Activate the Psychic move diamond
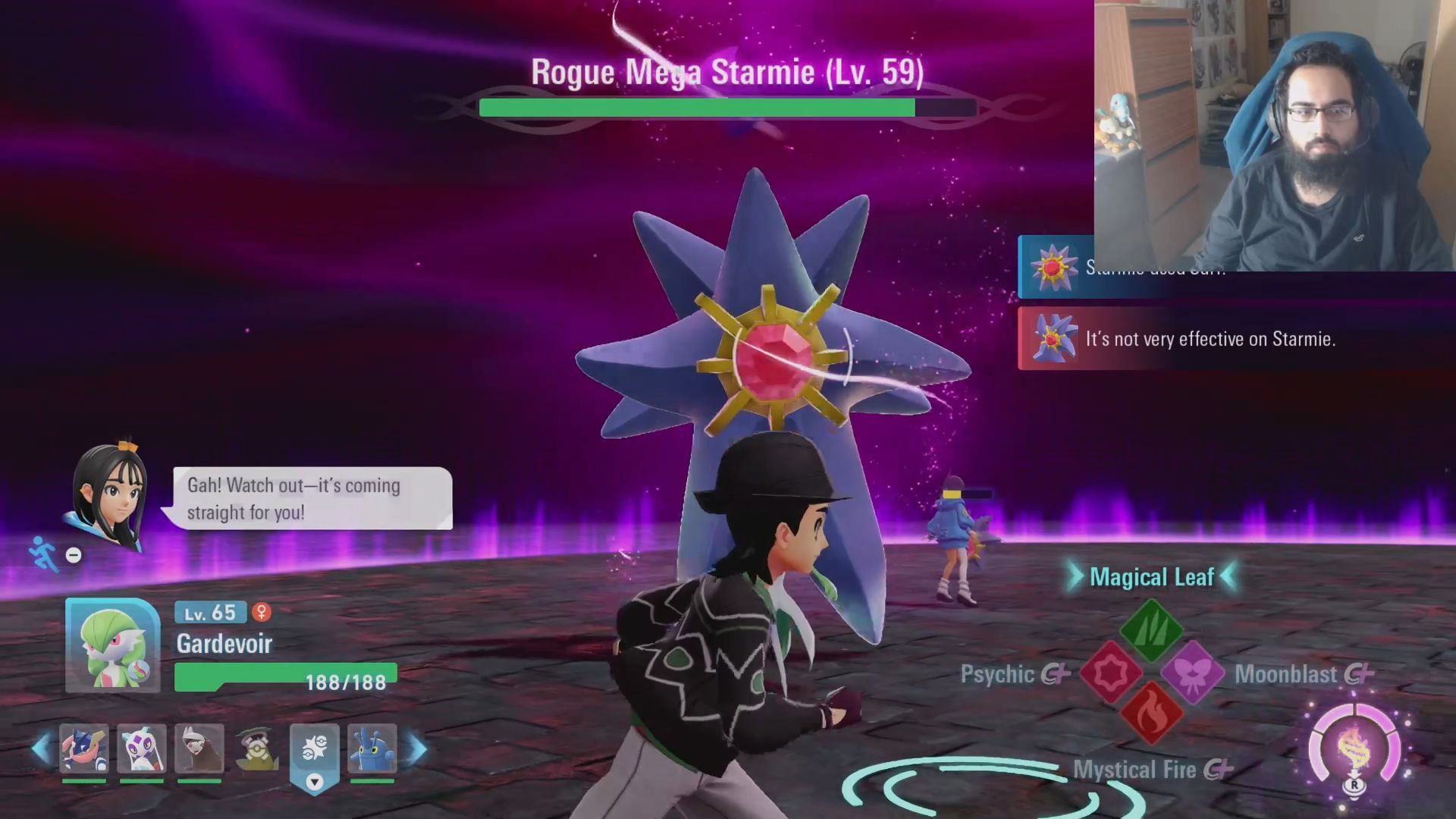The width and height of the screenshot is (1456, 819). click(1111, 672)
